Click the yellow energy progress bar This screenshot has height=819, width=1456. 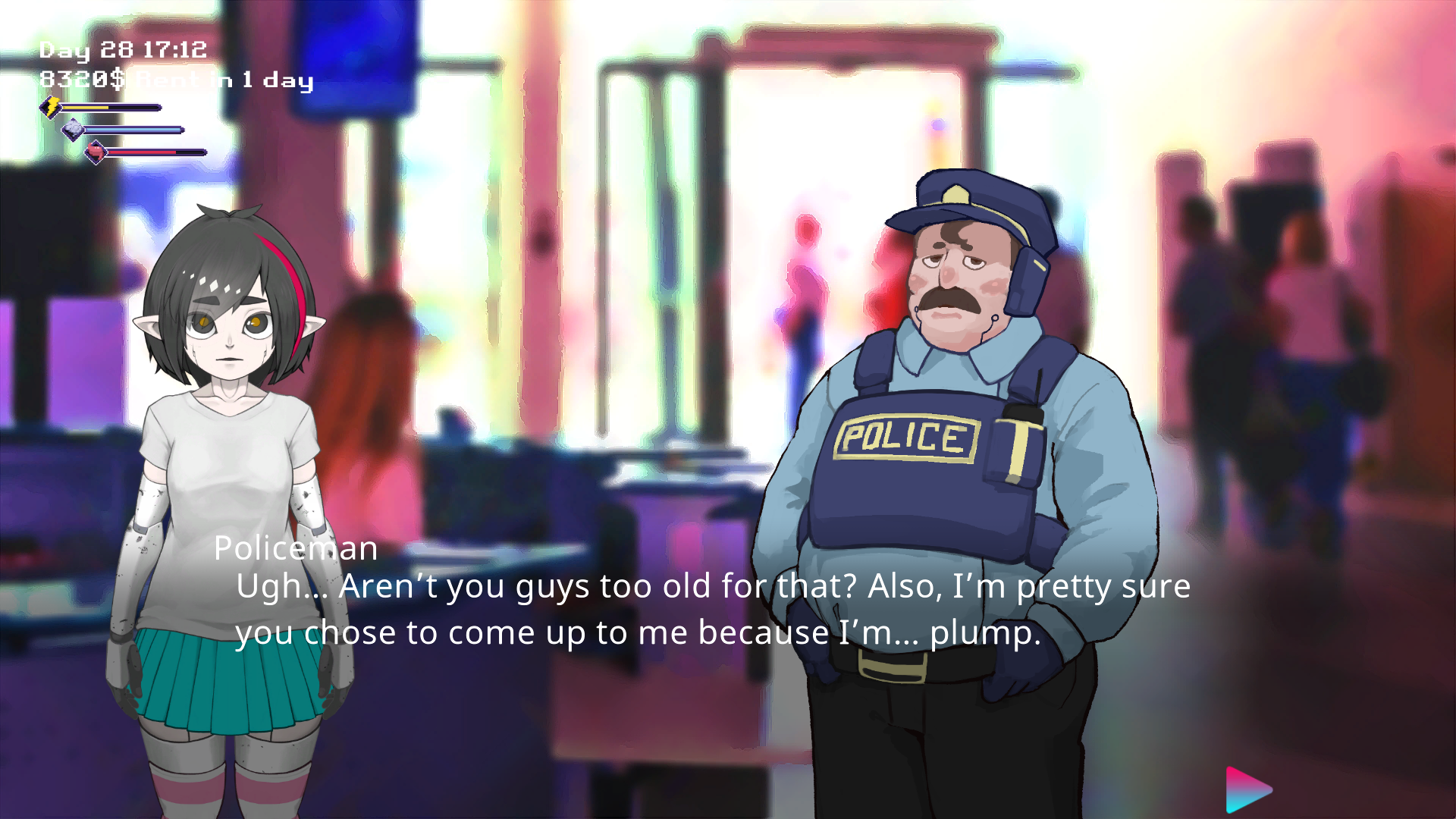114,107
